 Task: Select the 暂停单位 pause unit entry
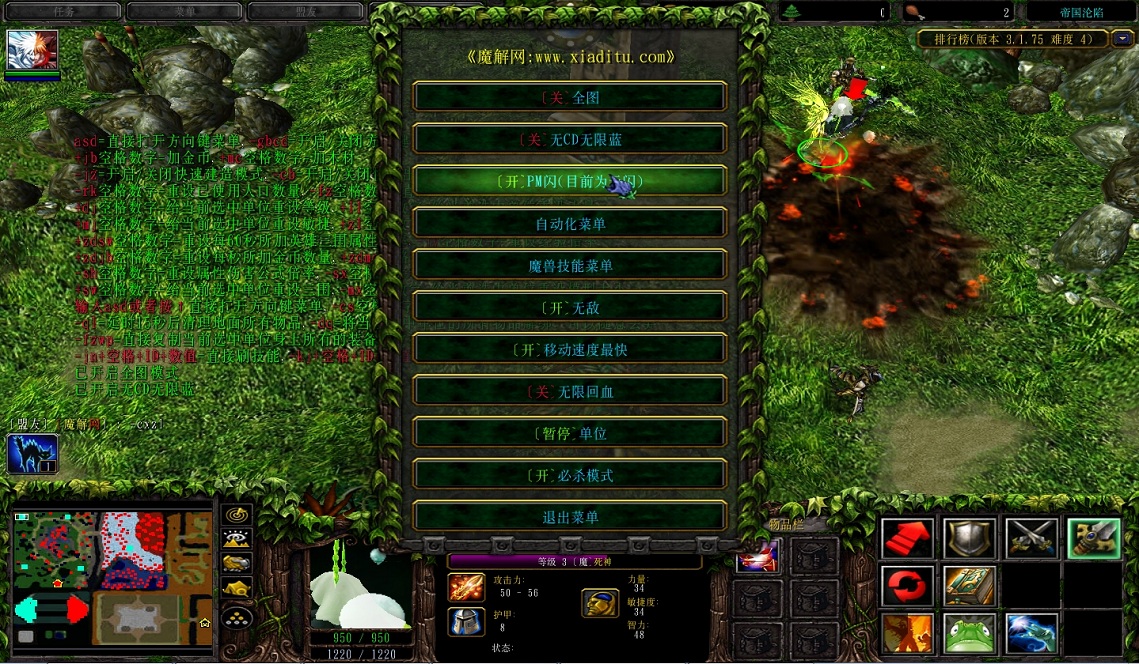tap(570, 433)
